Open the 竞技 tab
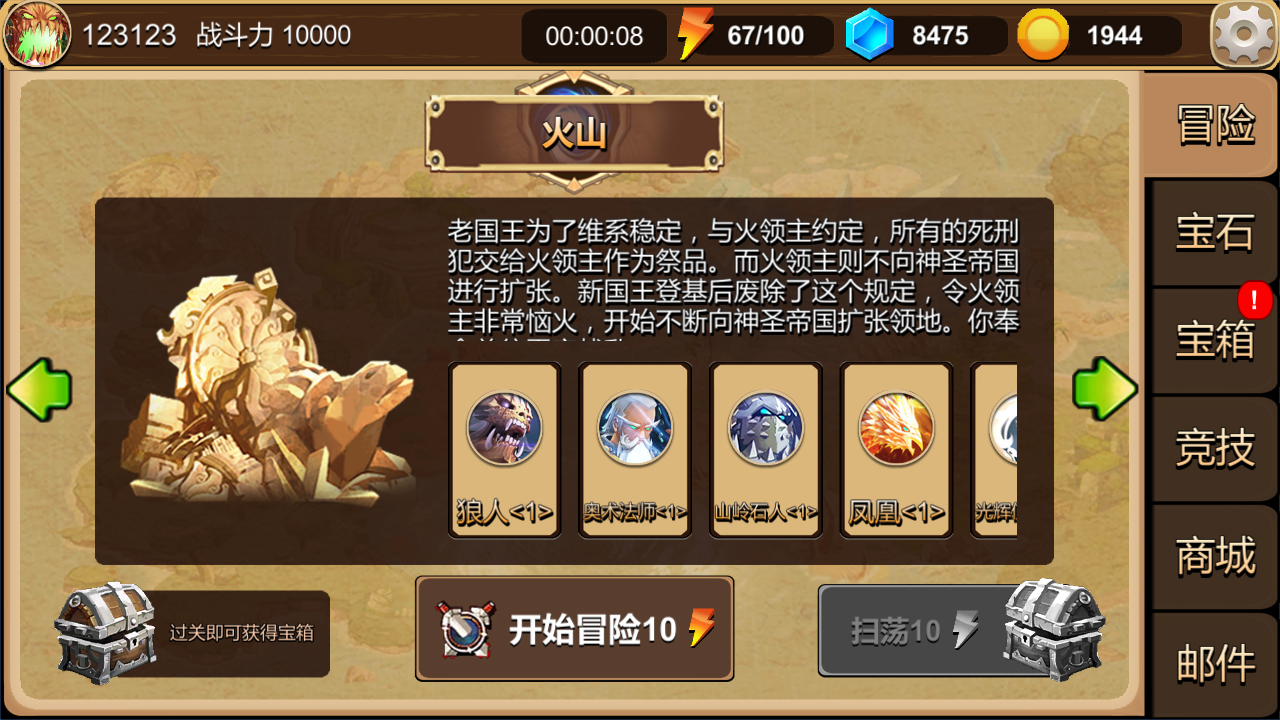The height and width of the screenshot is (720, 1280). [x=1213, y=450]
